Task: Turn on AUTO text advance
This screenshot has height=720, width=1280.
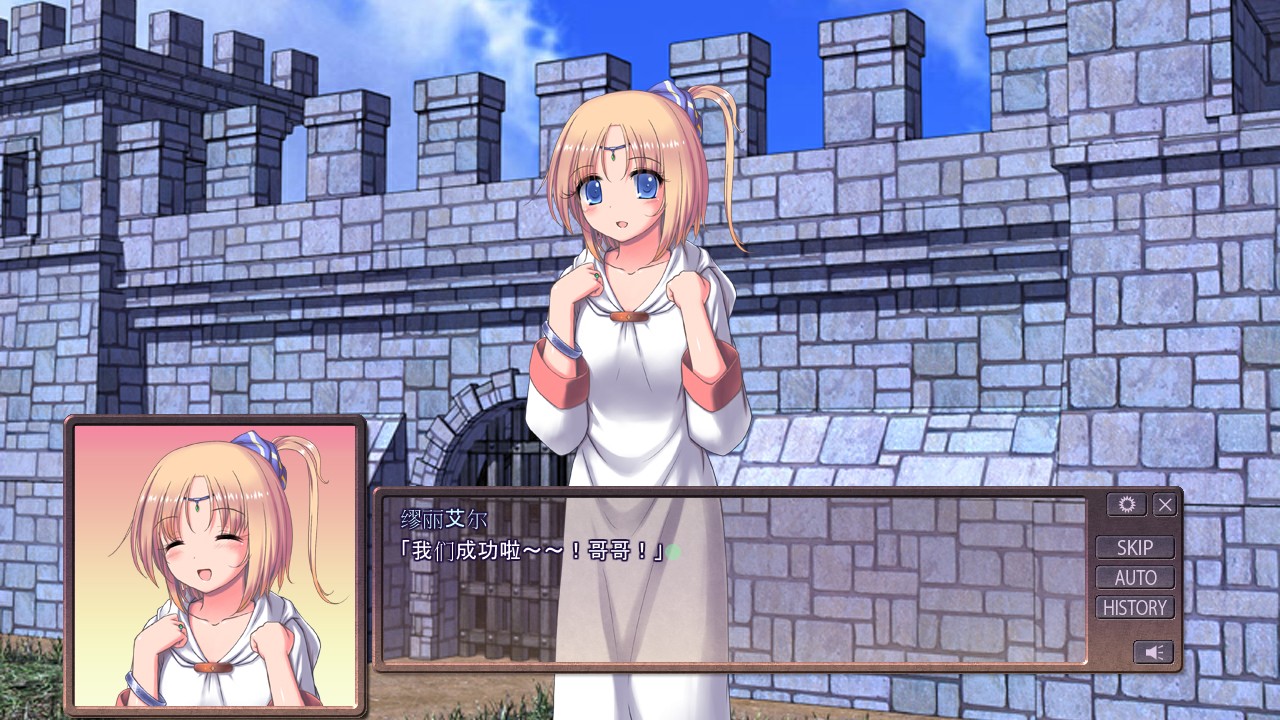Action: [x=1135, y=577]
